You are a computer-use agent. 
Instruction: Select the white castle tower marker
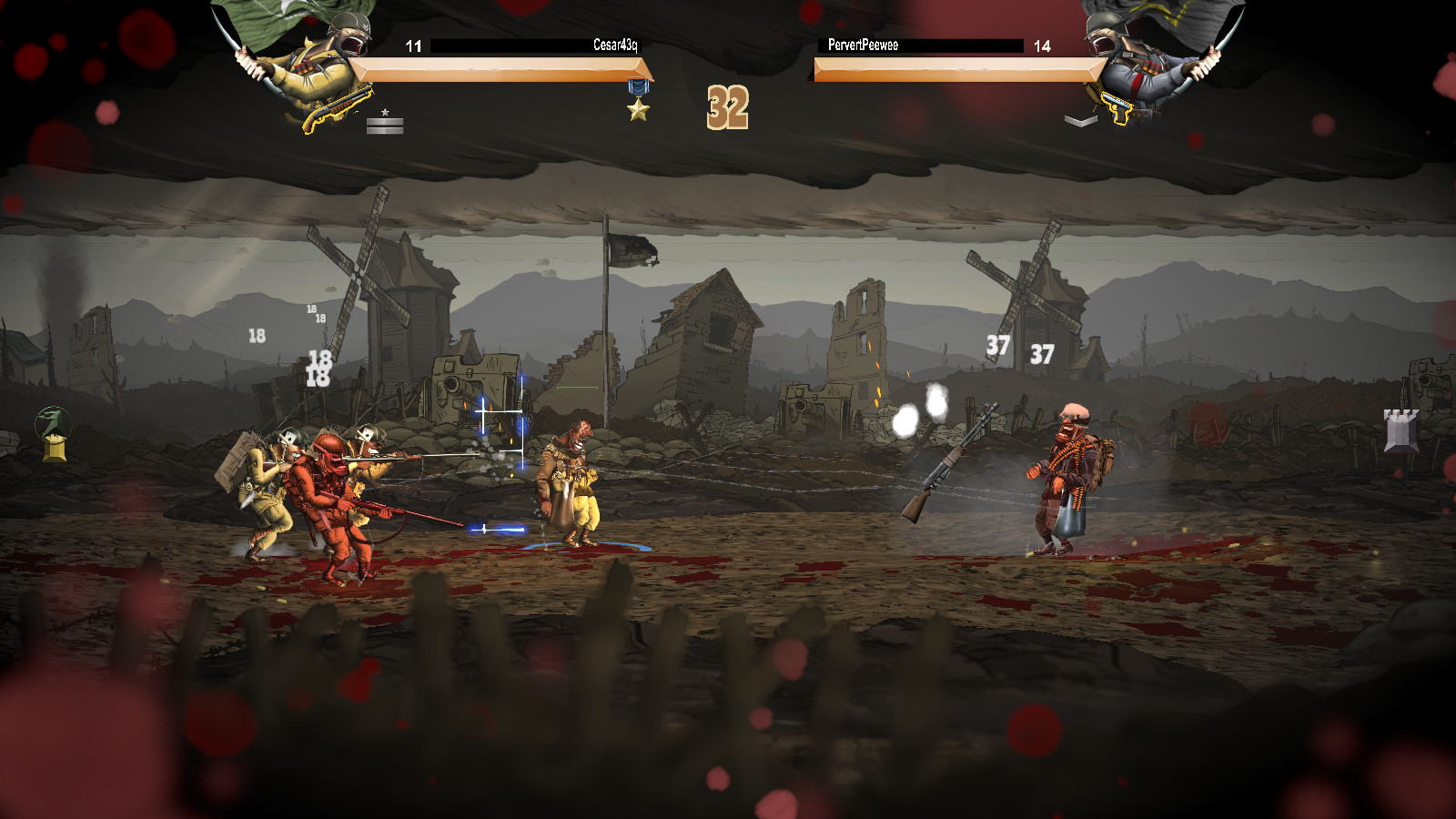[1400, 430]
